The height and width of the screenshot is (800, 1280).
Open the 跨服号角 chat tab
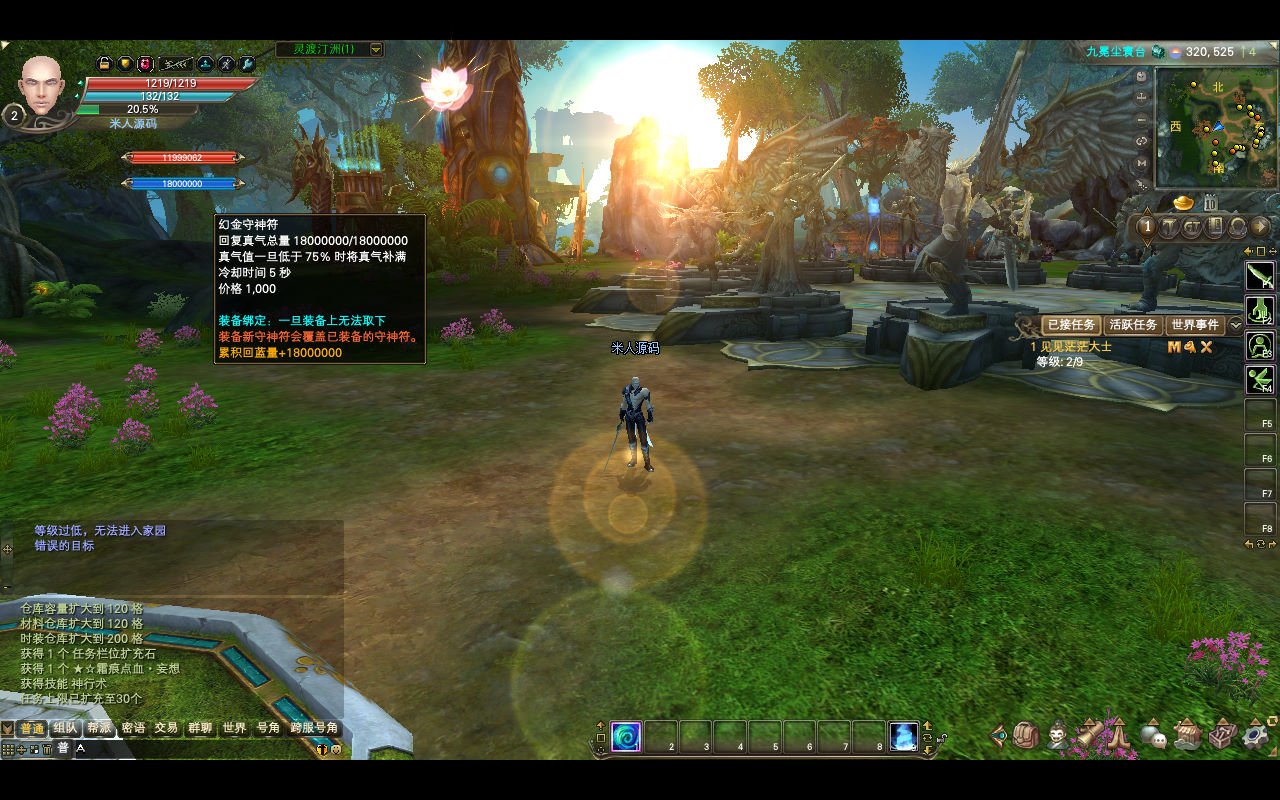pyautogui.click(x=314, y=728)
